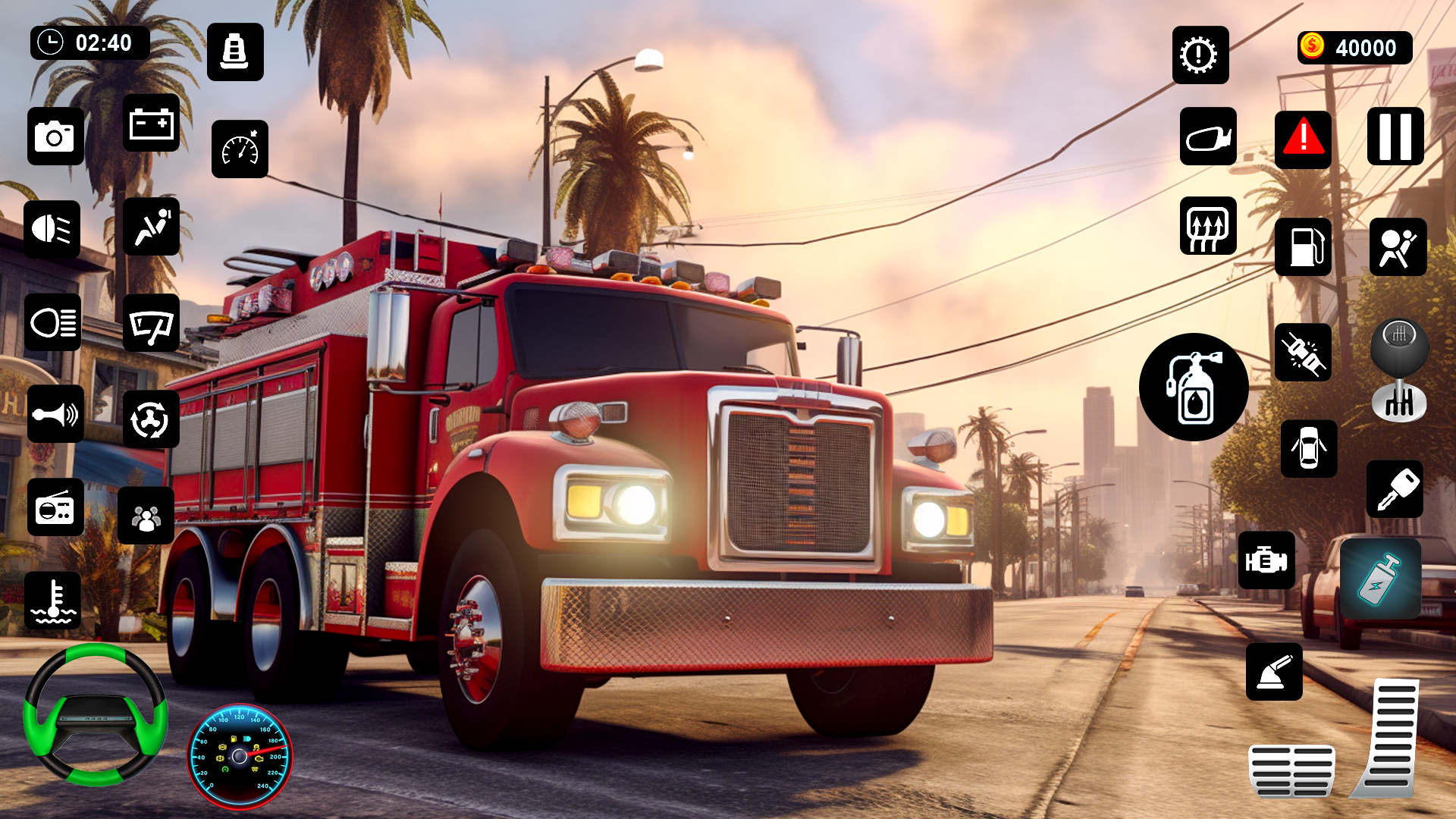The height and width of the screenshot is (819, 1456).
Task: Activate the fire extinguisher
Action: coord(1193,387)
